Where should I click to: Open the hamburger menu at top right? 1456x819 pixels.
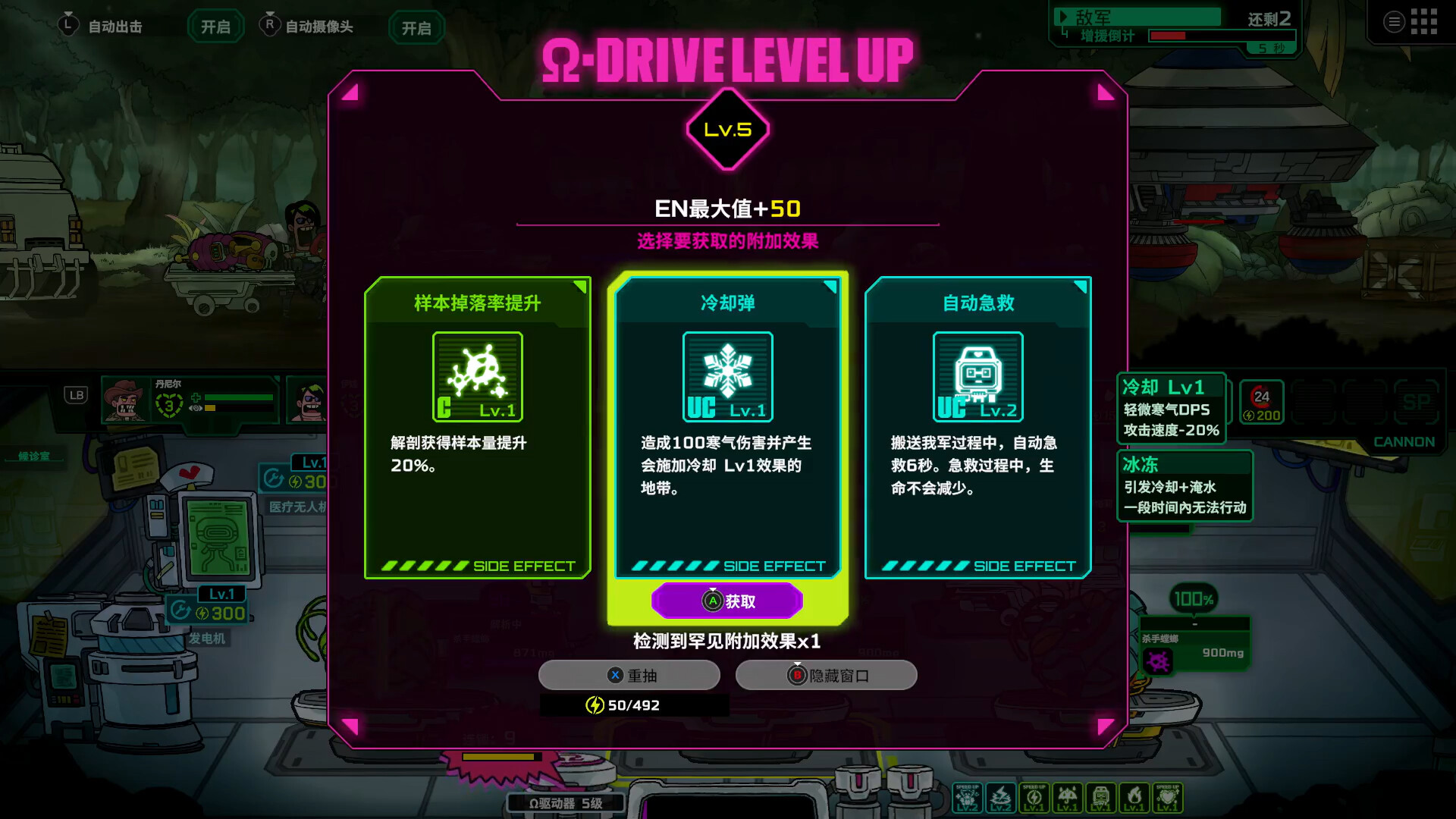pos(1394,21)
